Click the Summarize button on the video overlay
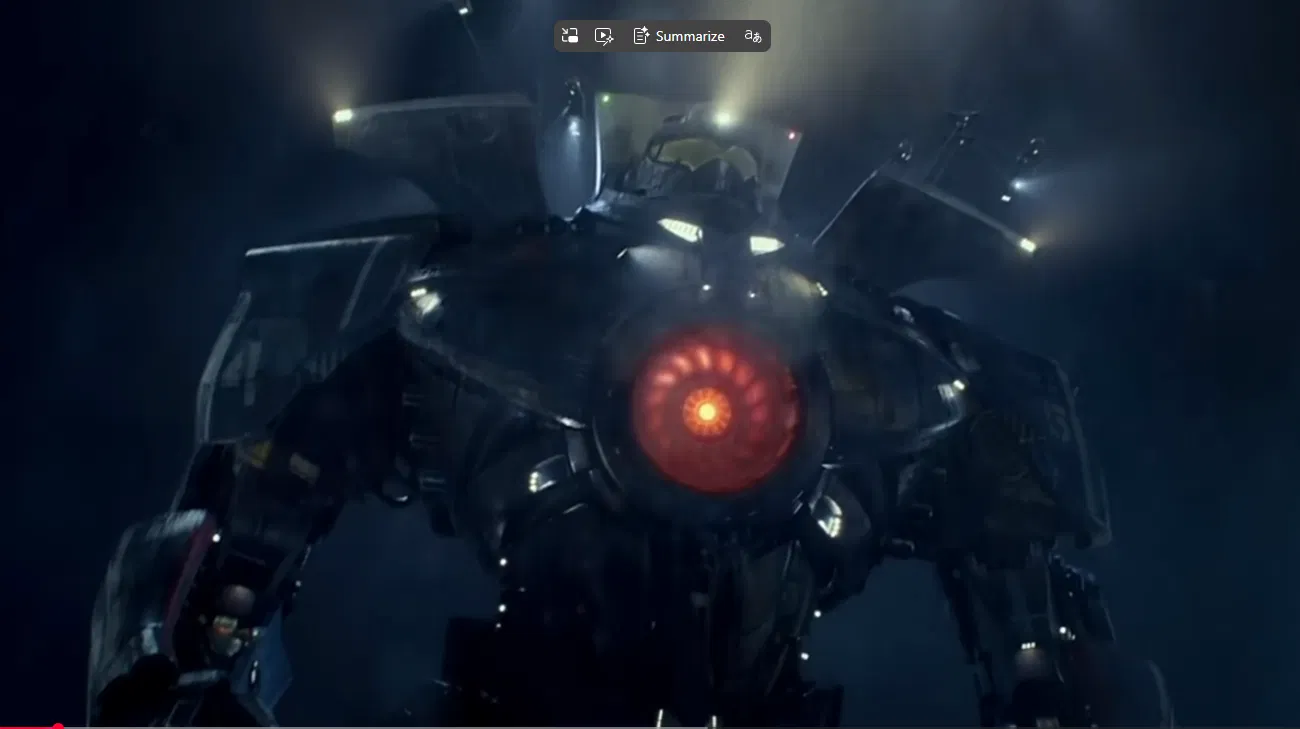1300x729 pixels. click(x=679, y=36)
